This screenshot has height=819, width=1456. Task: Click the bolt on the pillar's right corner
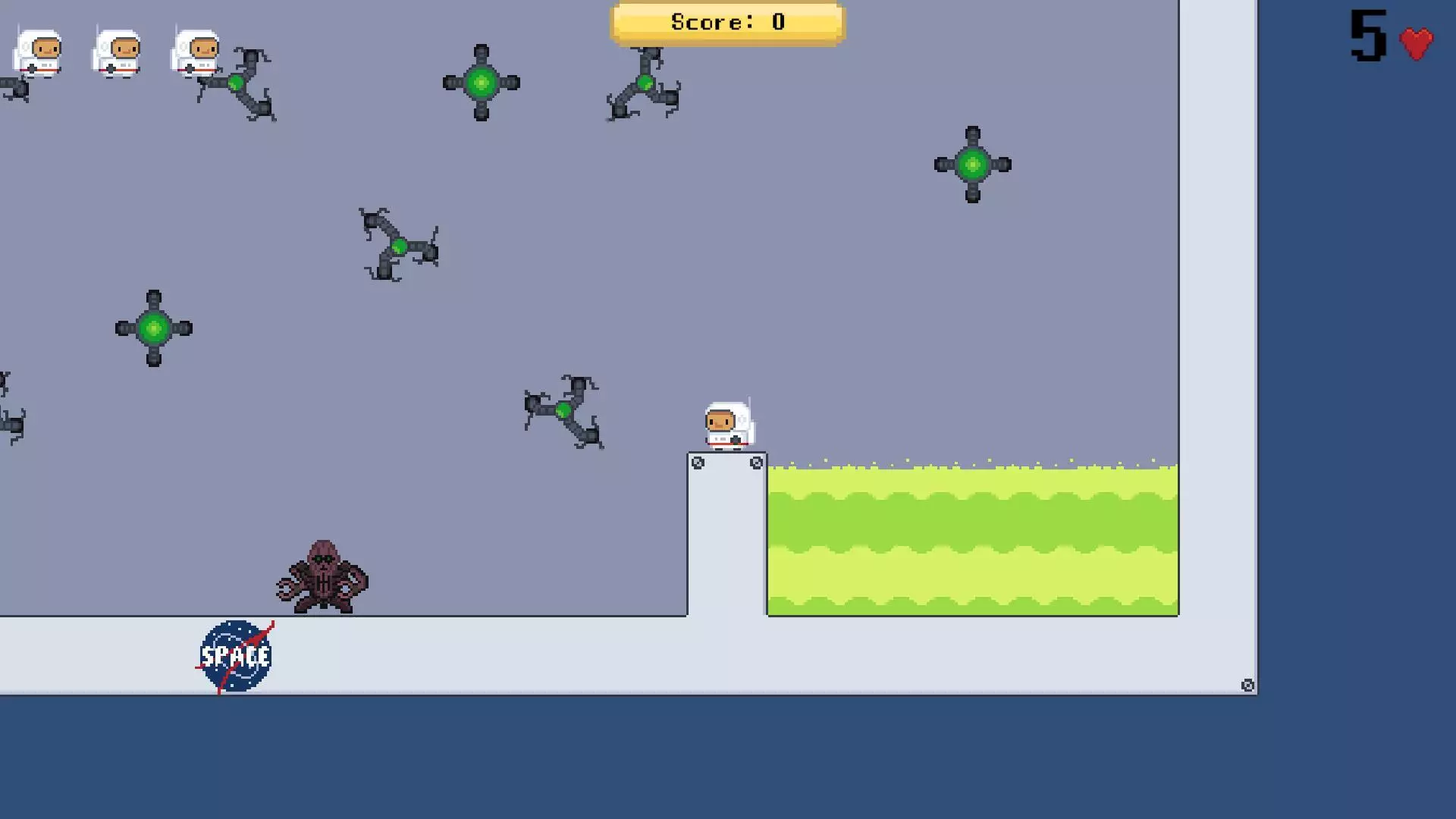756,462
